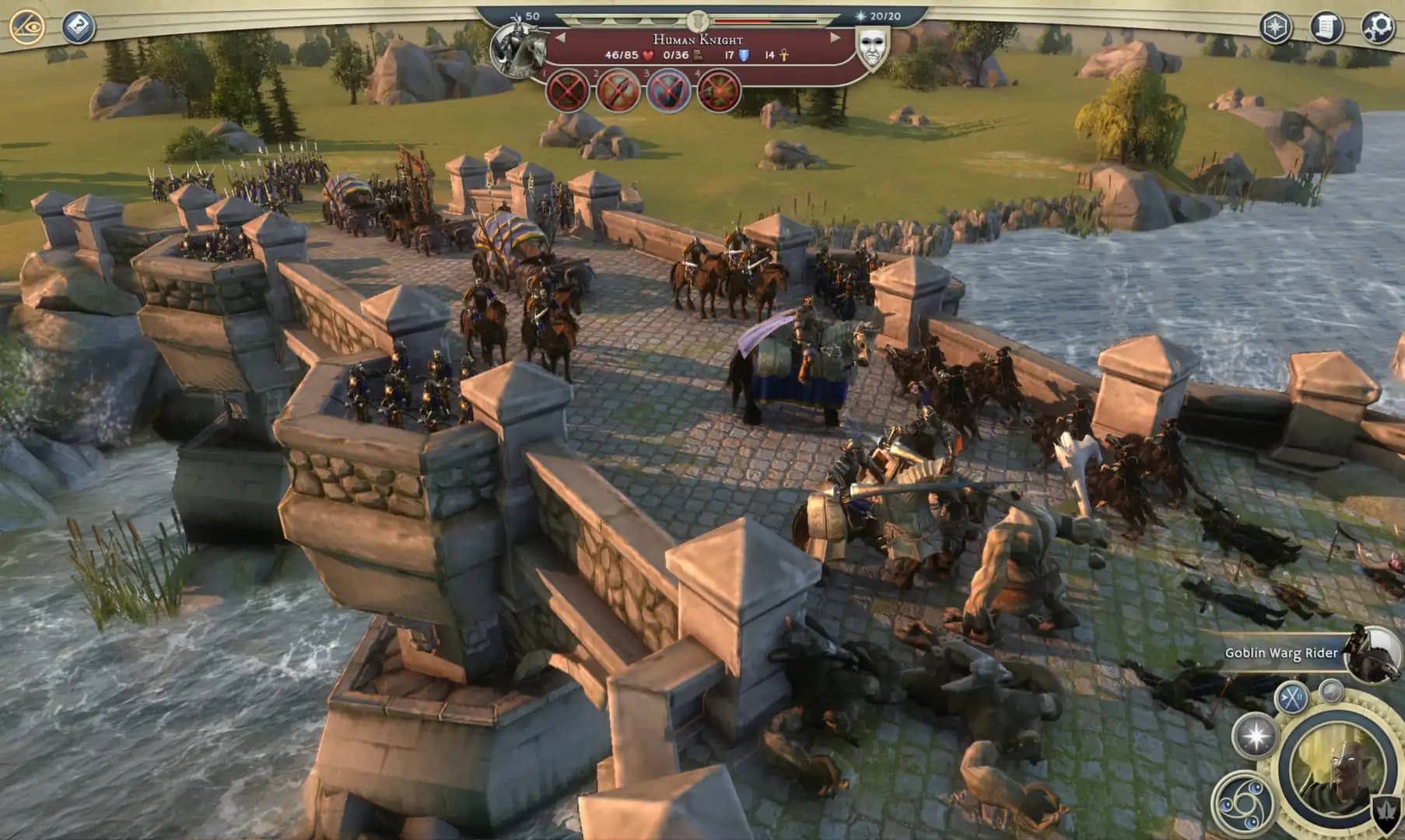Click the blue shield defense icon
1405x840 pixels.
745,55
